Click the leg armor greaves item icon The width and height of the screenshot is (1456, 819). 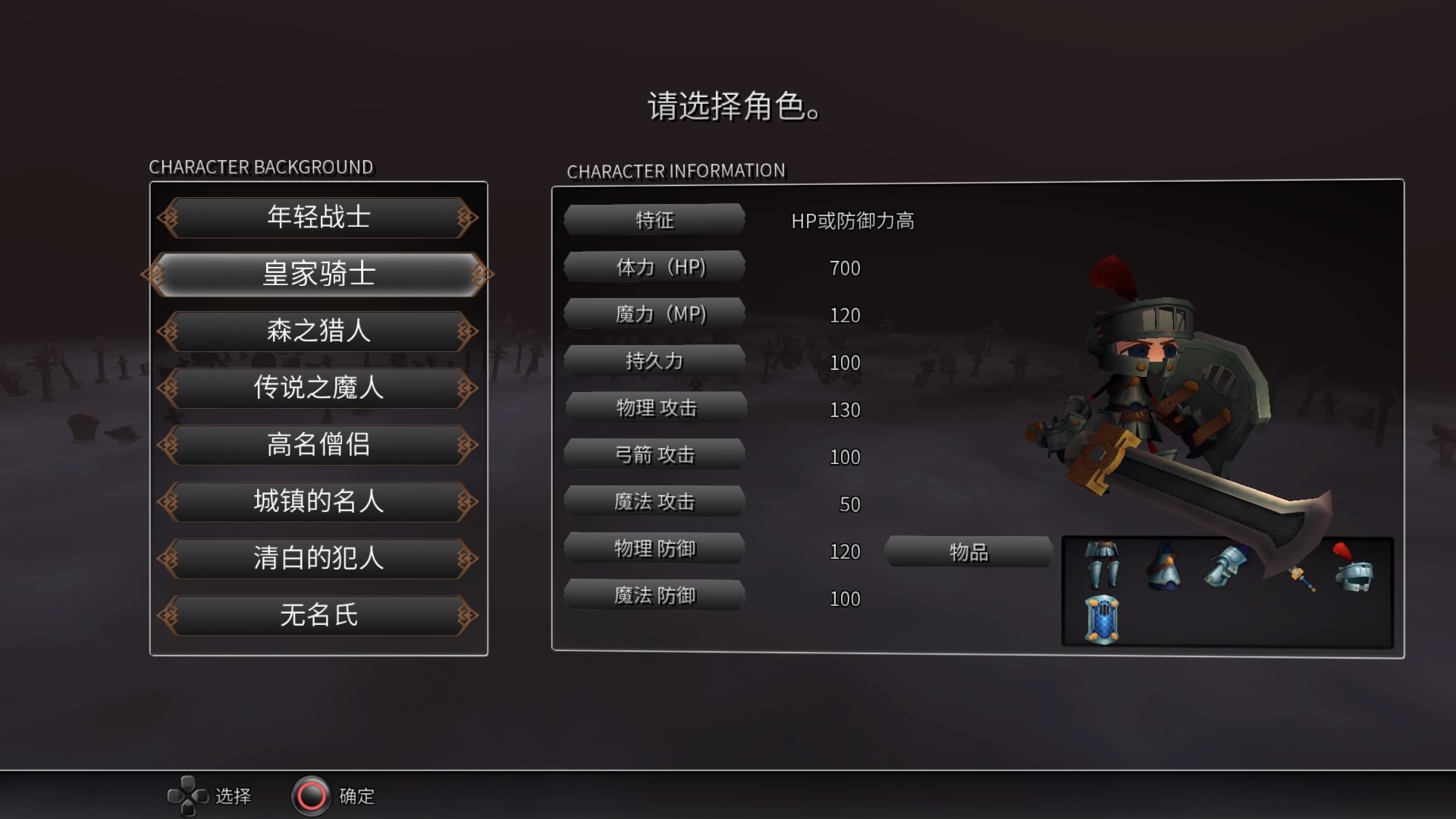[1102, 566]
